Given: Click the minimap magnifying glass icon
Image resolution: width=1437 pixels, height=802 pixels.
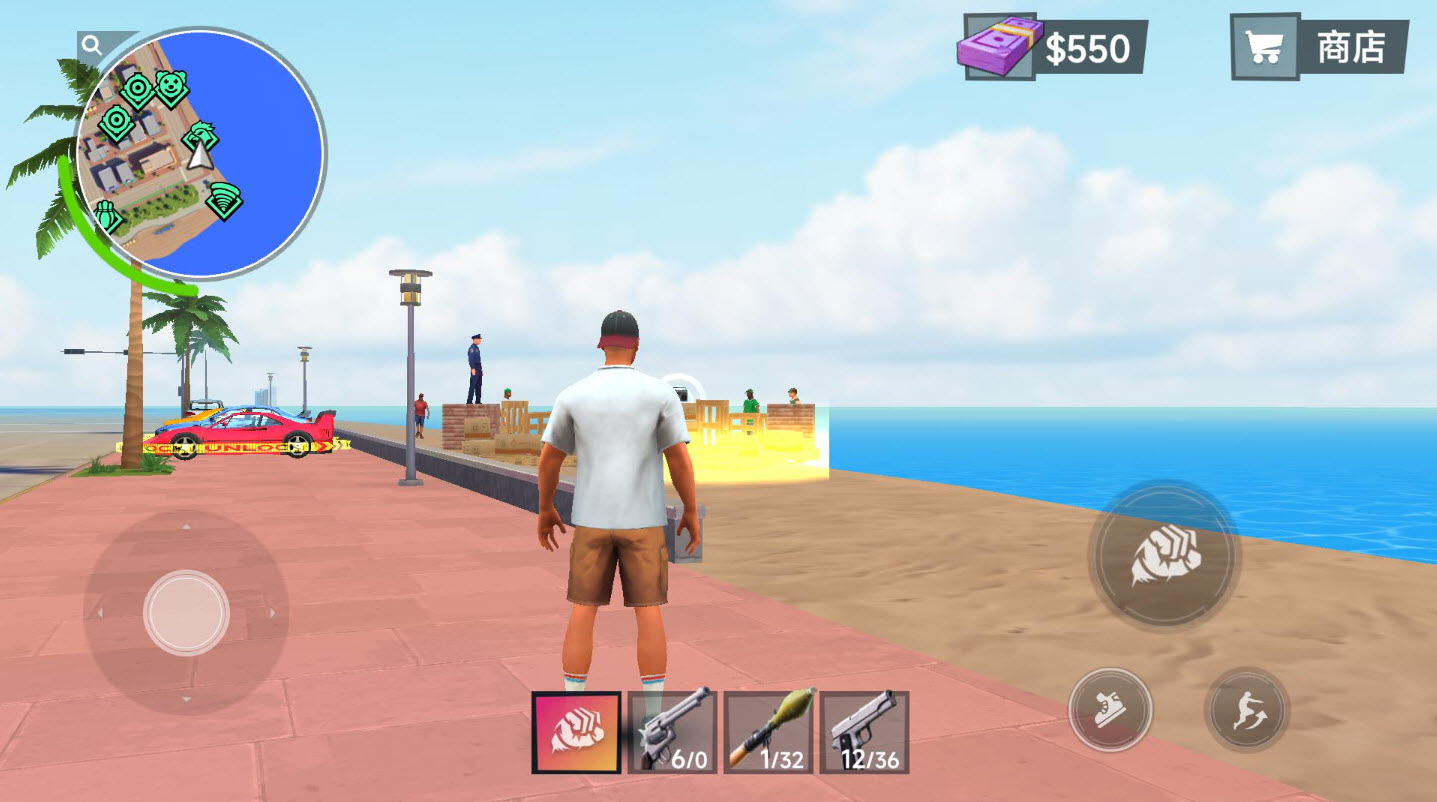Looking at the screenshot, I should (92, 45).
